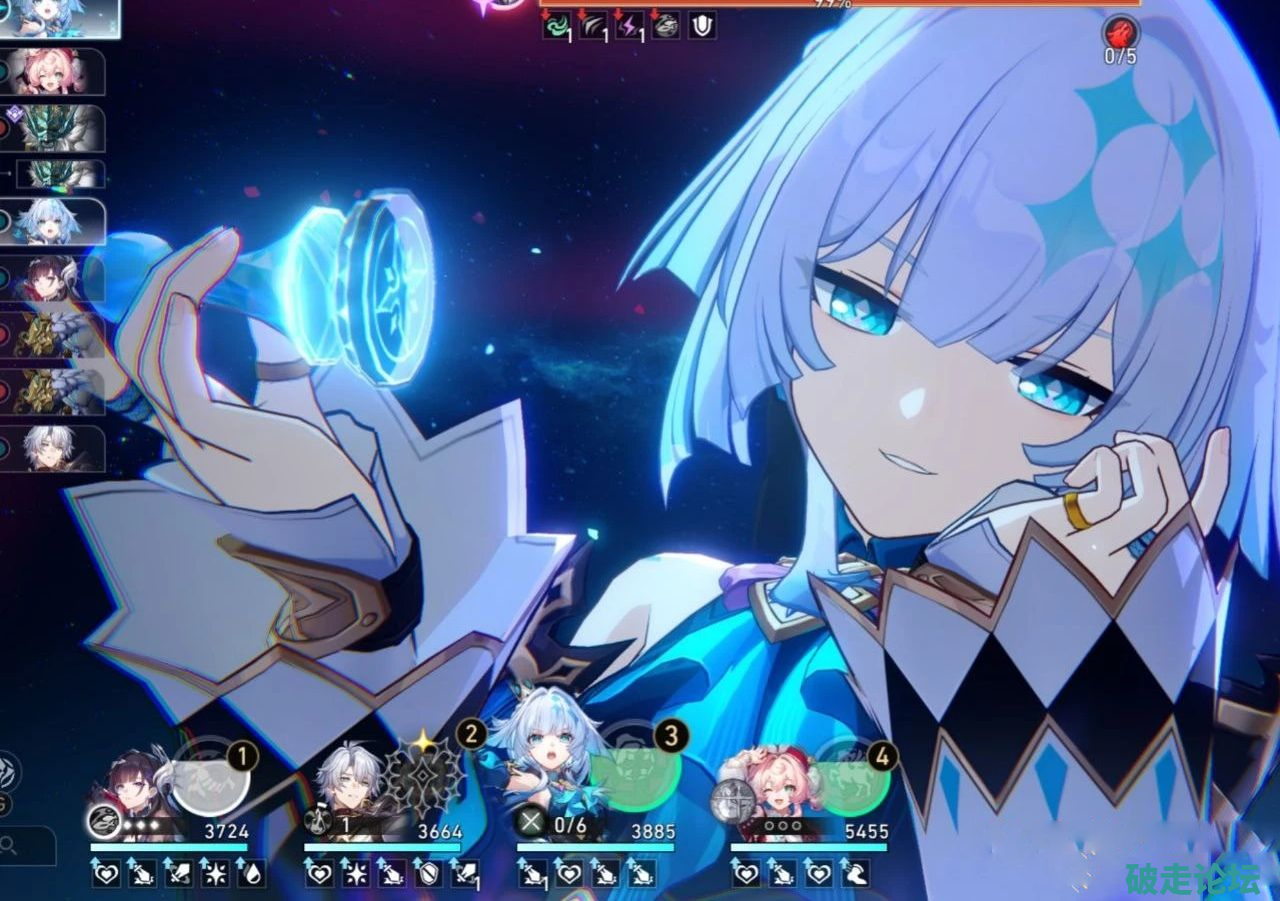Select the dark-haired girl in turn order
This screenshot has height=901, width=1280.
(62, 279)
